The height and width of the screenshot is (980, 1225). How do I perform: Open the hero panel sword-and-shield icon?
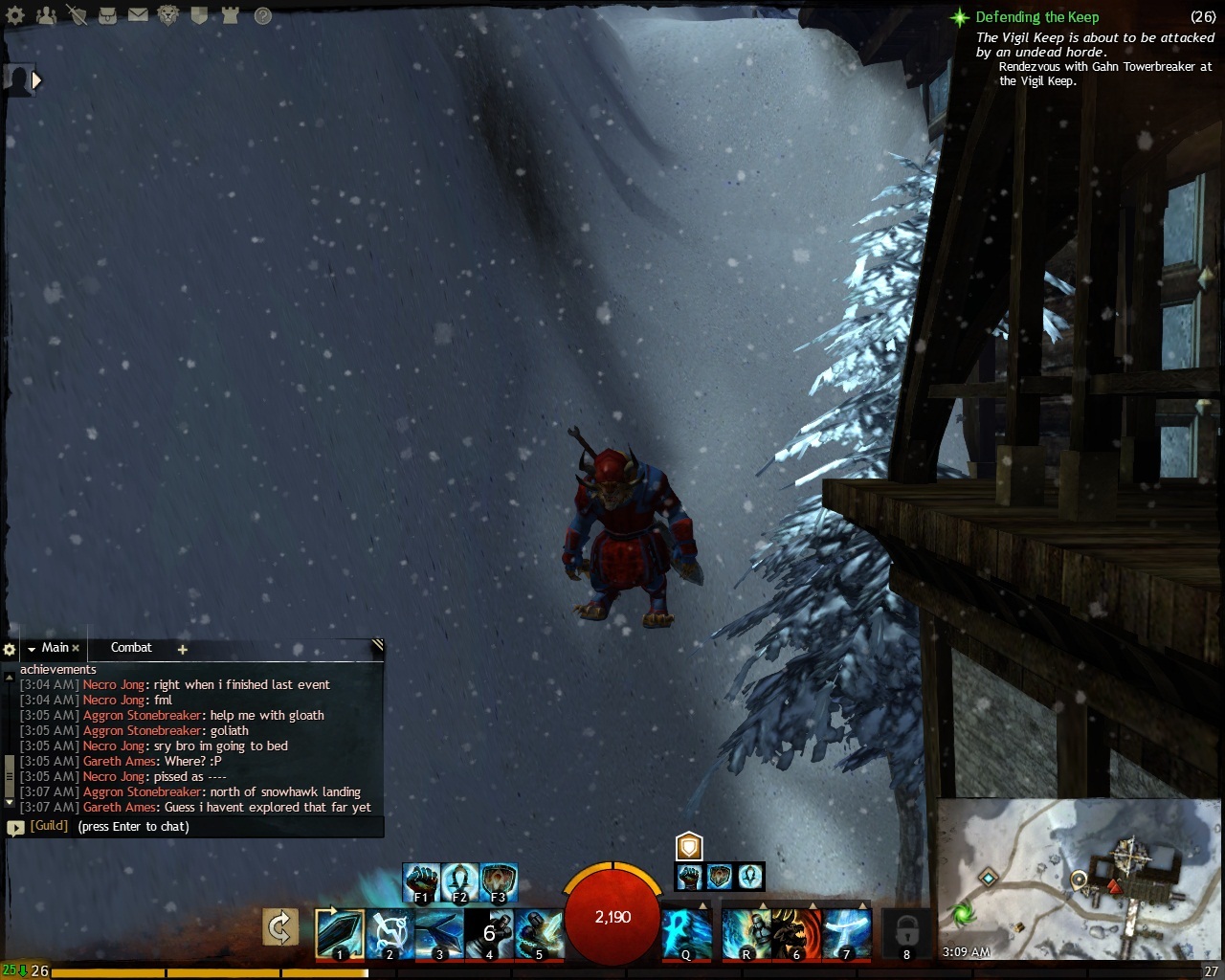[77, 15]
